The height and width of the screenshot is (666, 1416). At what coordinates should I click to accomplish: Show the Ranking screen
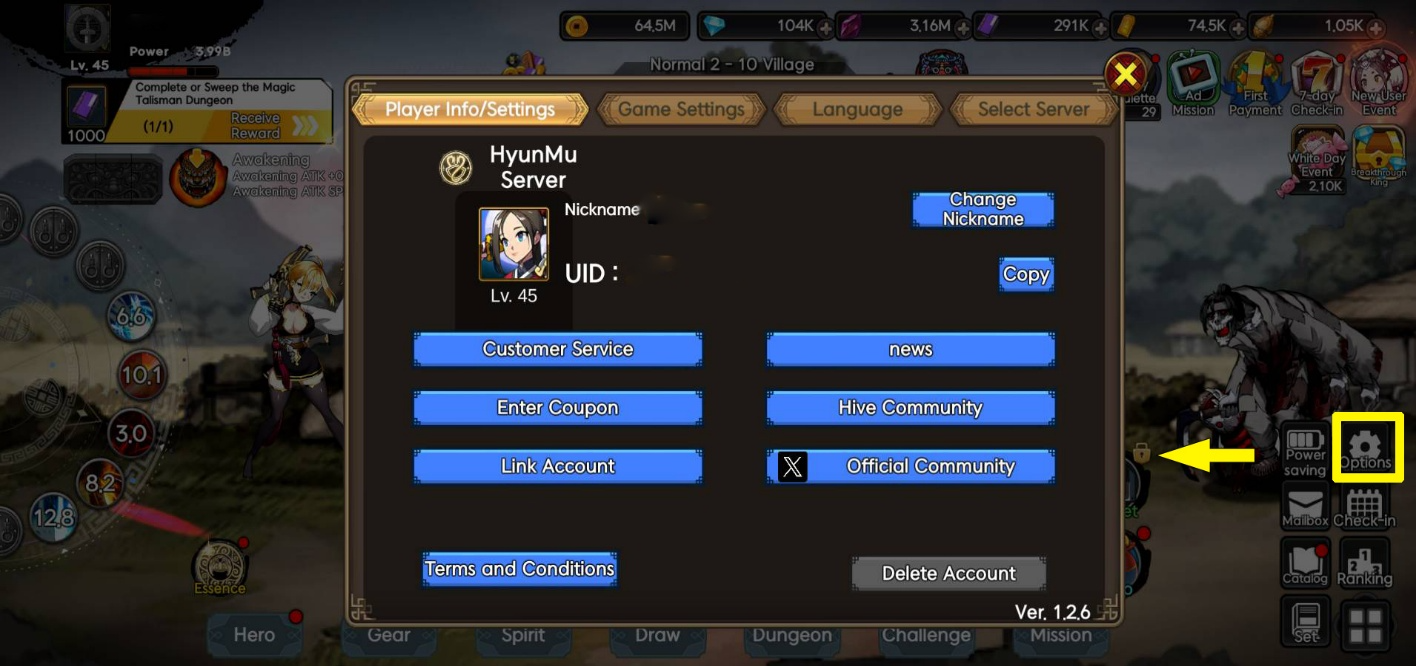click(1364, 564)
